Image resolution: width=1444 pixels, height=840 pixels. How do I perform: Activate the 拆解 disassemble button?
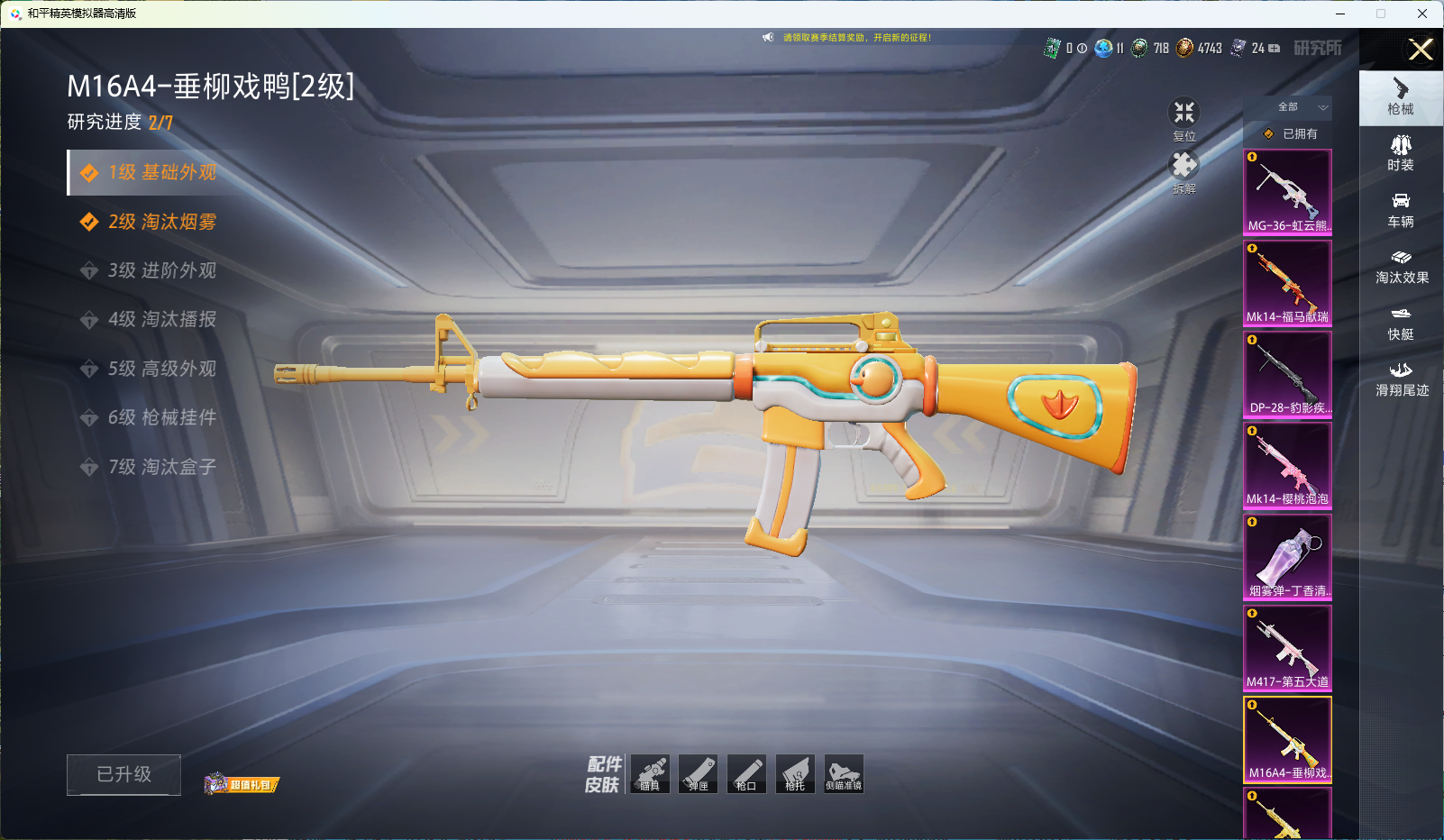coord(1184,171)
